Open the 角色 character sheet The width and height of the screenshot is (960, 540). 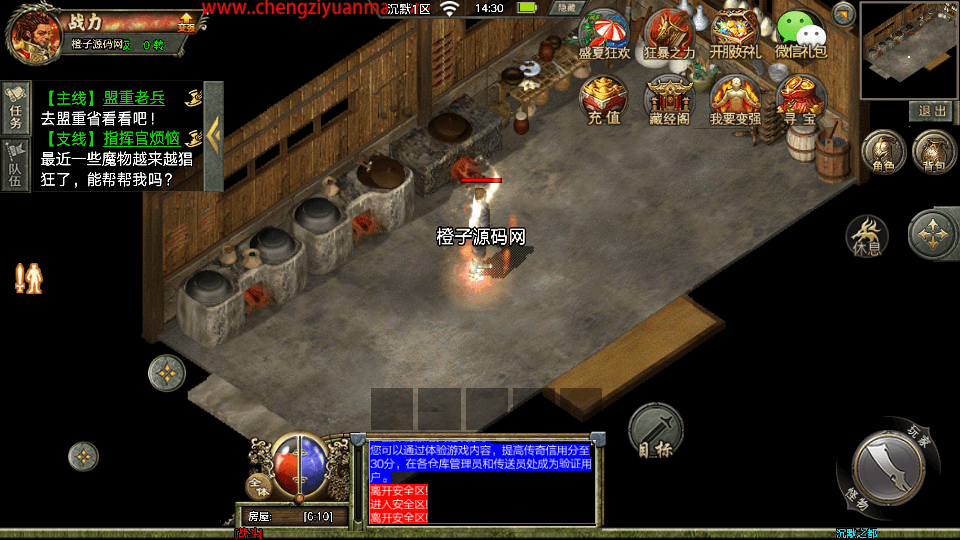pos(883,152)
